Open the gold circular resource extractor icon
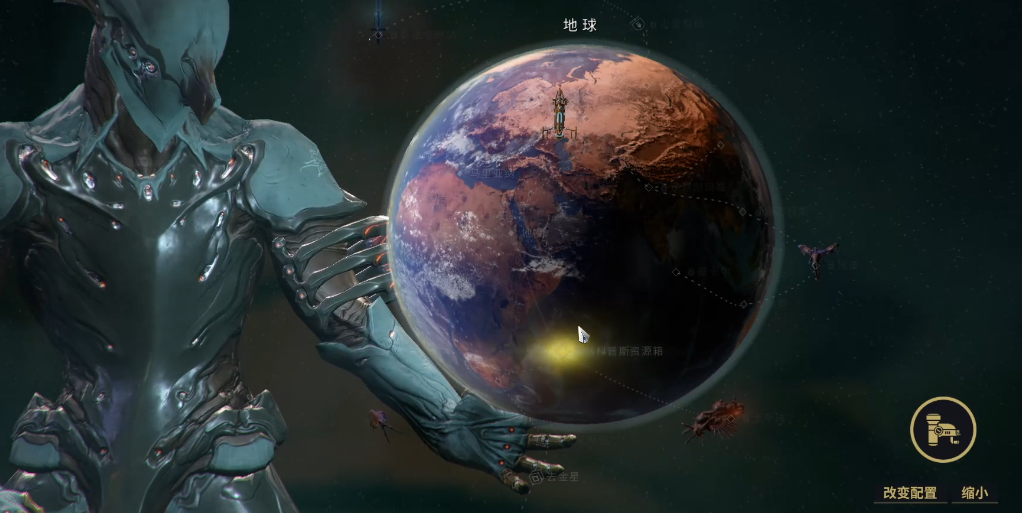Image resolution: width=1022 pixels, height=513 pixels. (942, 429)
